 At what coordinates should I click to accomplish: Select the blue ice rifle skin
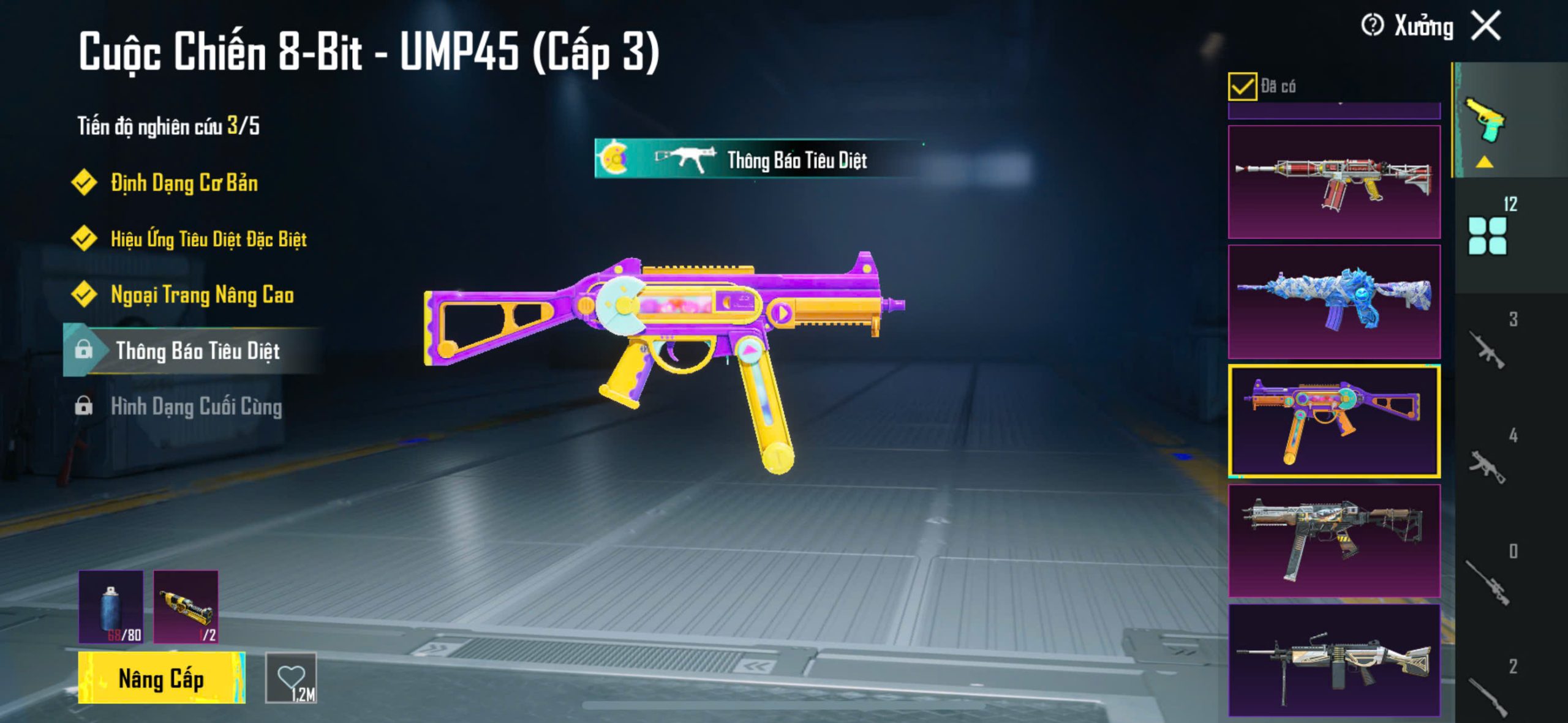pos(1334,302)
